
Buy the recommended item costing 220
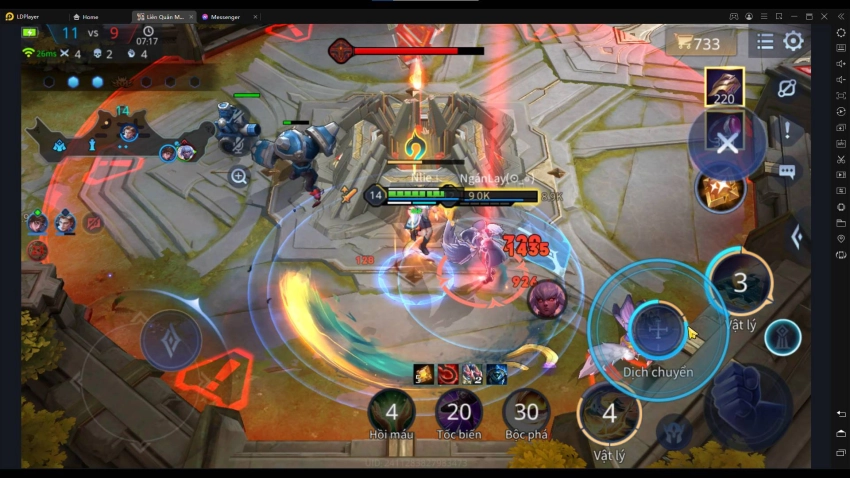tap(724, 87)
